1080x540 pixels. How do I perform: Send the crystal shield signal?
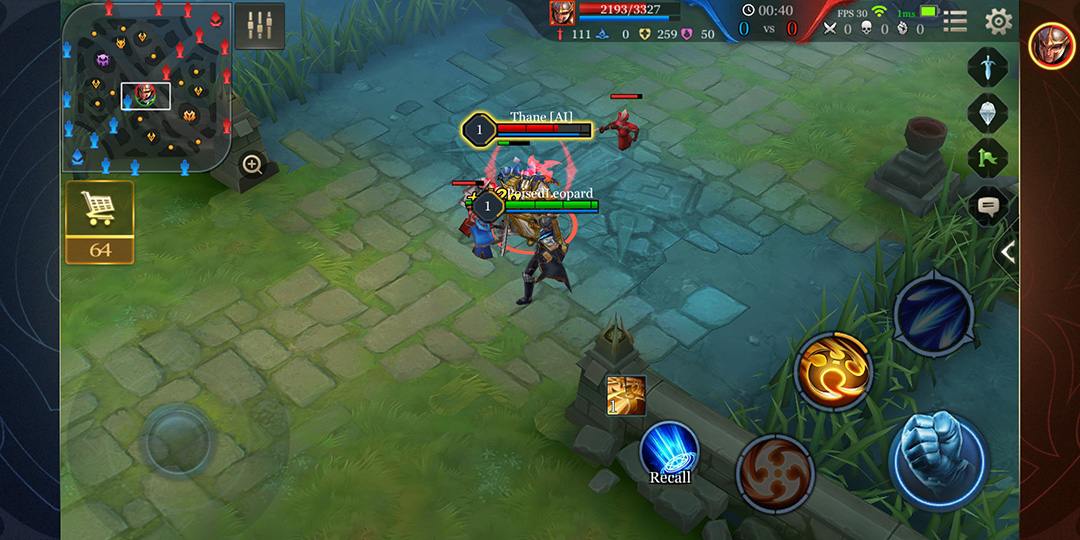click(987, 112)
